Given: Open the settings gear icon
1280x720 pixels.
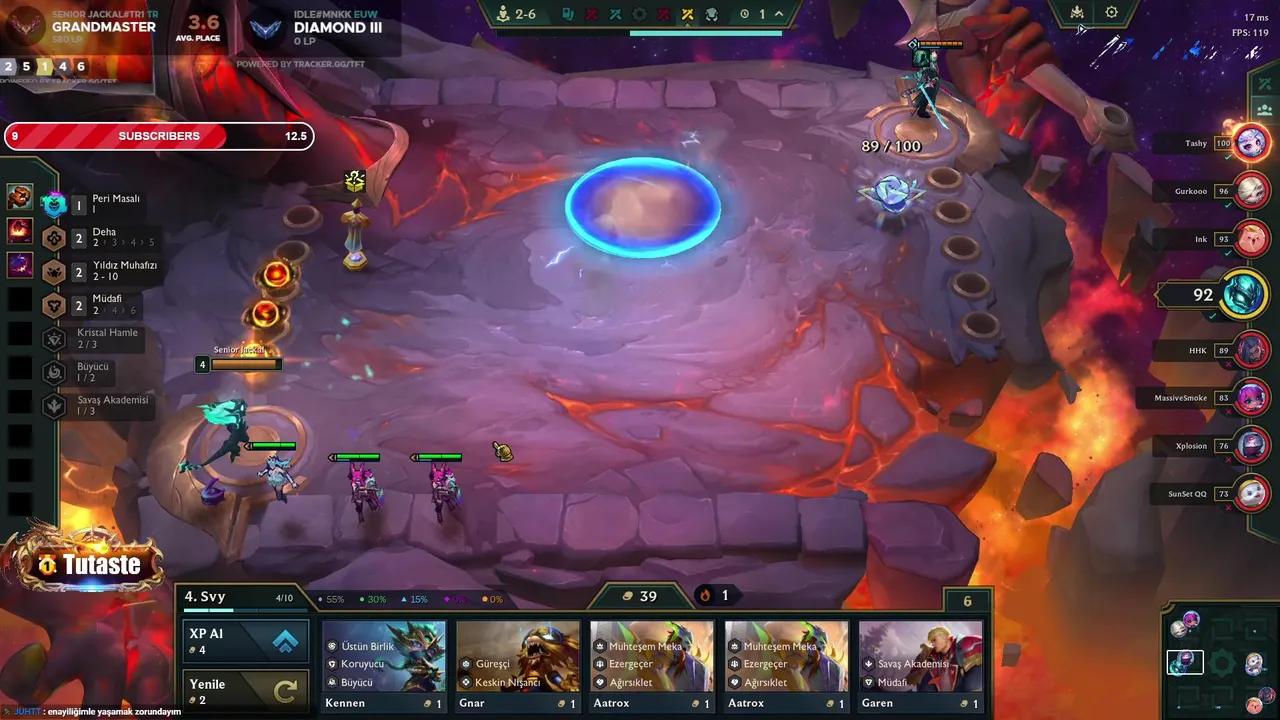Looking at the screenshot, I should coord(1111,13).
